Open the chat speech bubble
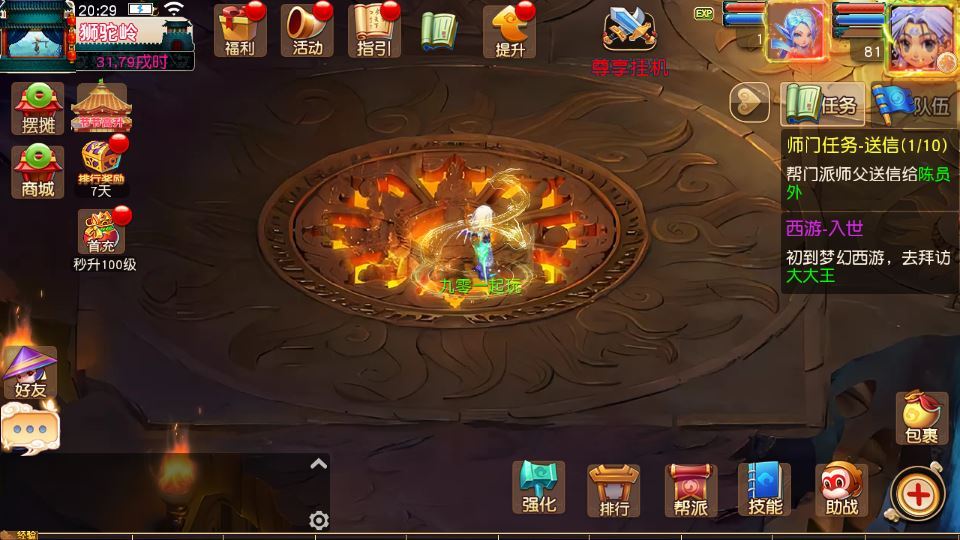This screenshot has width=960, height=540. [29, 429]
